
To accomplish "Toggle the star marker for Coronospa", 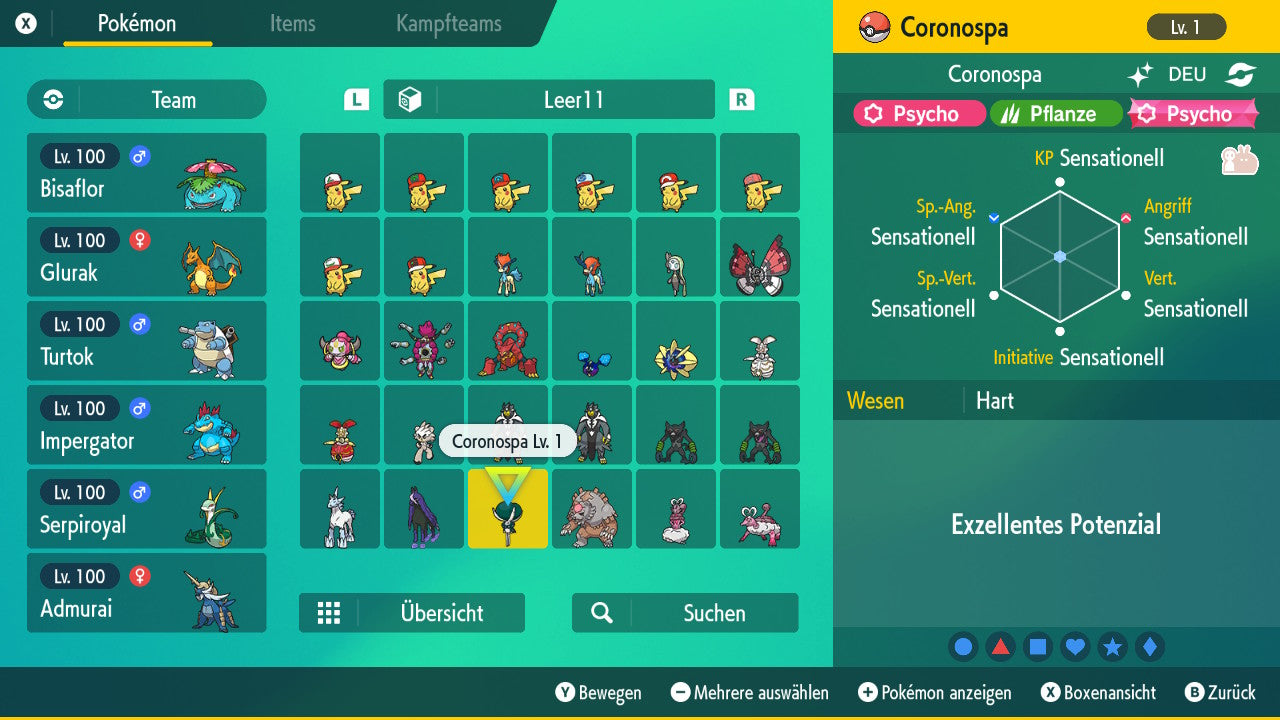I will (x=1113, y=646).
